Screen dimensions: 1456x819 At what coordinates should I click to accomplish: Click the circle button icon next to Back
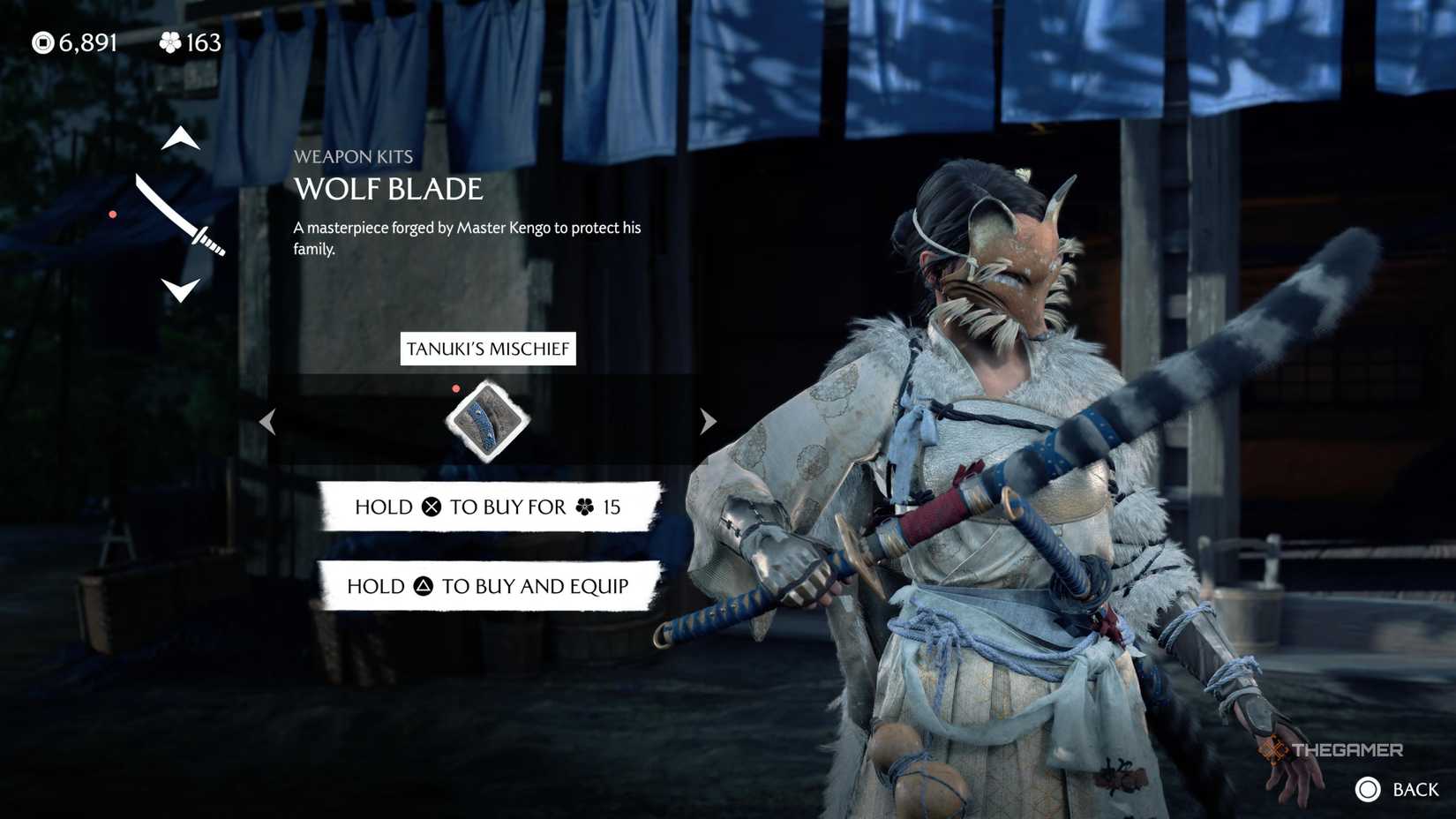pos(1370,787)
